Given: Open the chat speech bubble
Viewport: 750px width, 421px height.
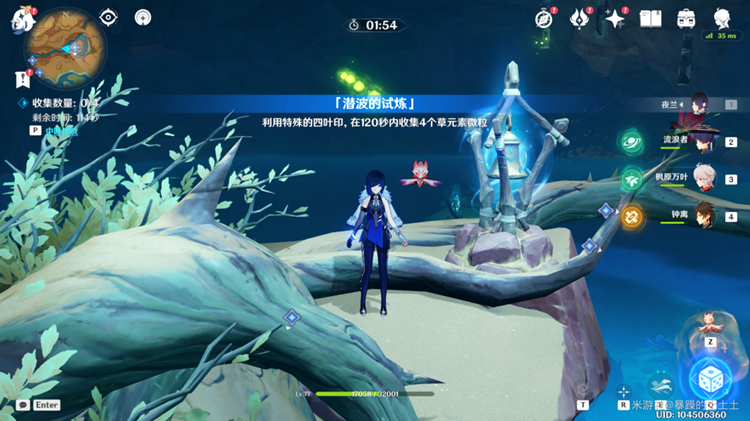Looking at the screenshot, I should coord(22,405).
